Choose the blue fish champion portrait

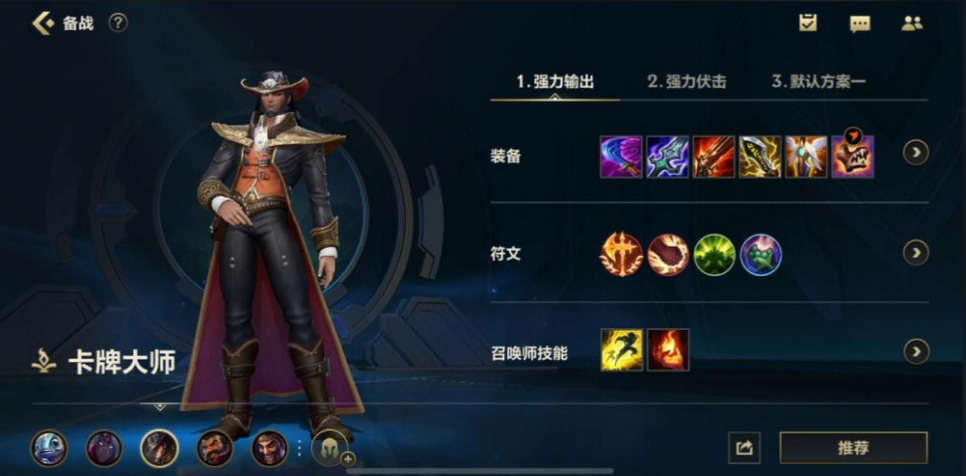click(x=49, y=447)
